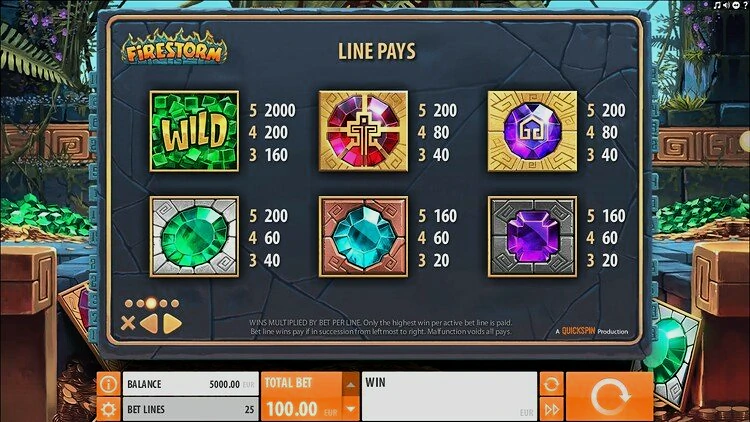Screen dimensions: 750x422
Task: Go to the next paytable page
Action: click(171, 323)
